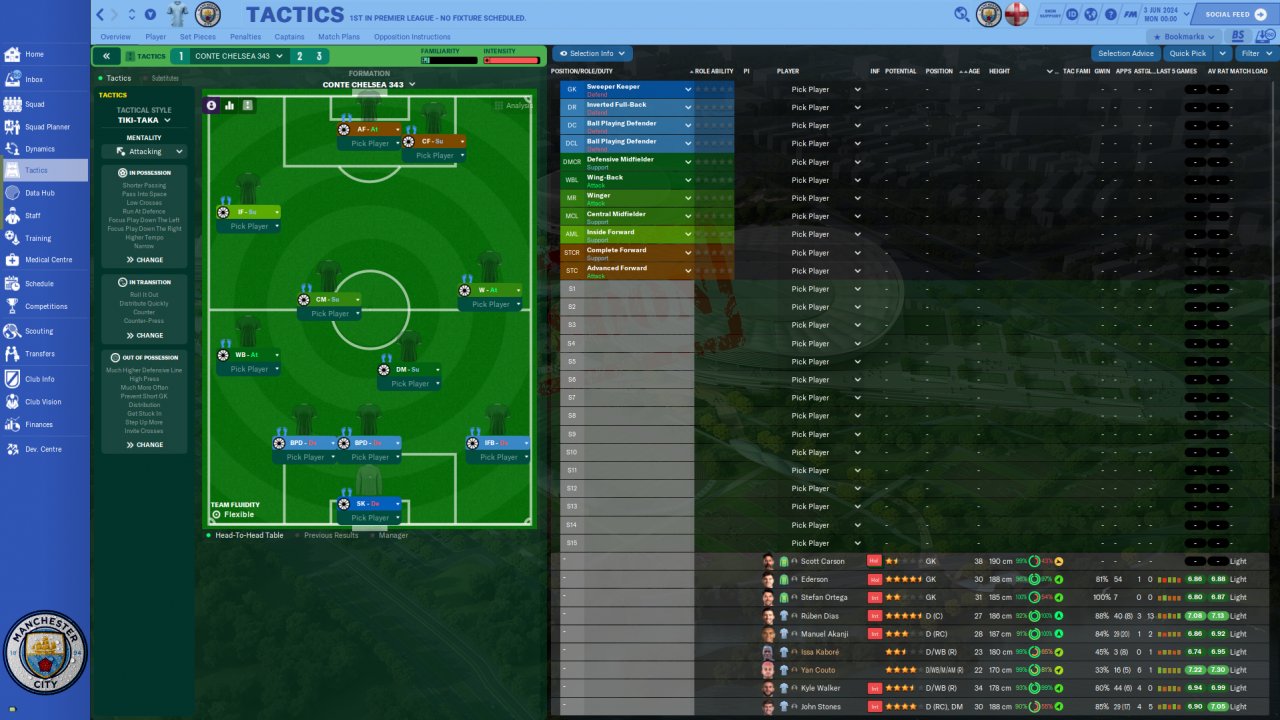Switch to the Set Pieces tab
The image size is (1280, 720).
(x=197, y=37)
